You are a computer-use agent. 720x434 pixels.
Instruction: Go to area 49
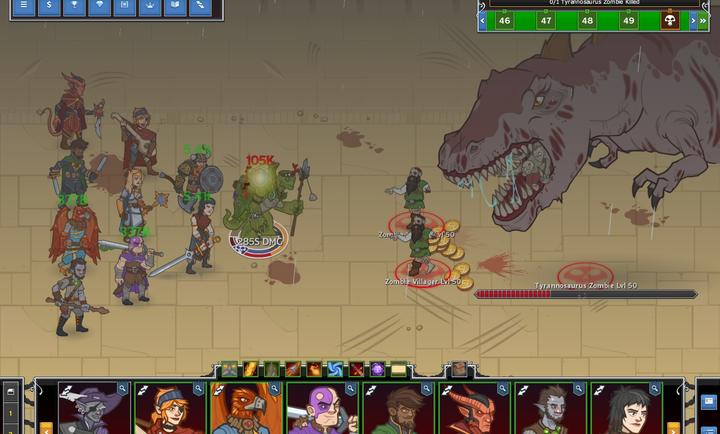pos(629,20)
